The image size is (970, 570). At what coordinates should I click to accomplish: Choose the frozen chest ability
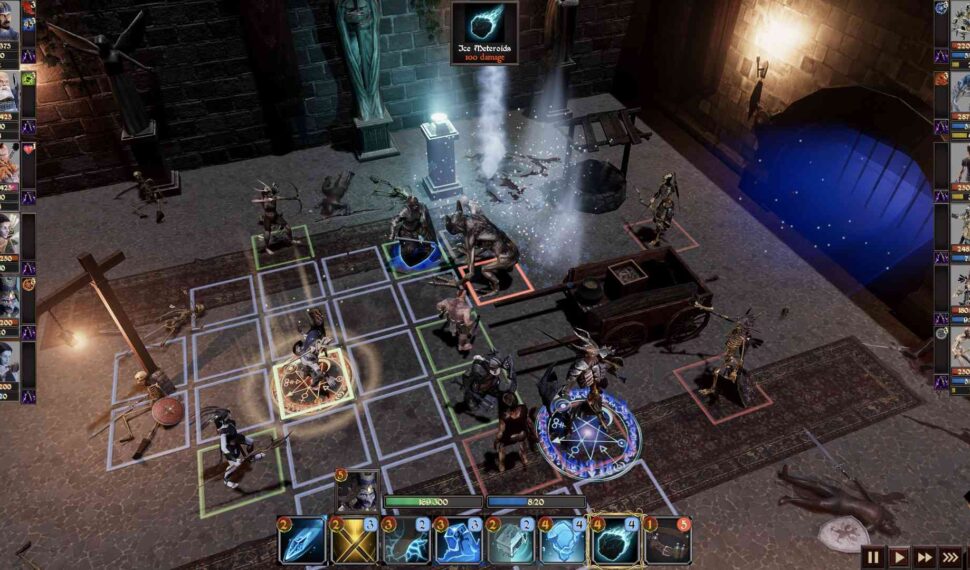click(511, 541)
